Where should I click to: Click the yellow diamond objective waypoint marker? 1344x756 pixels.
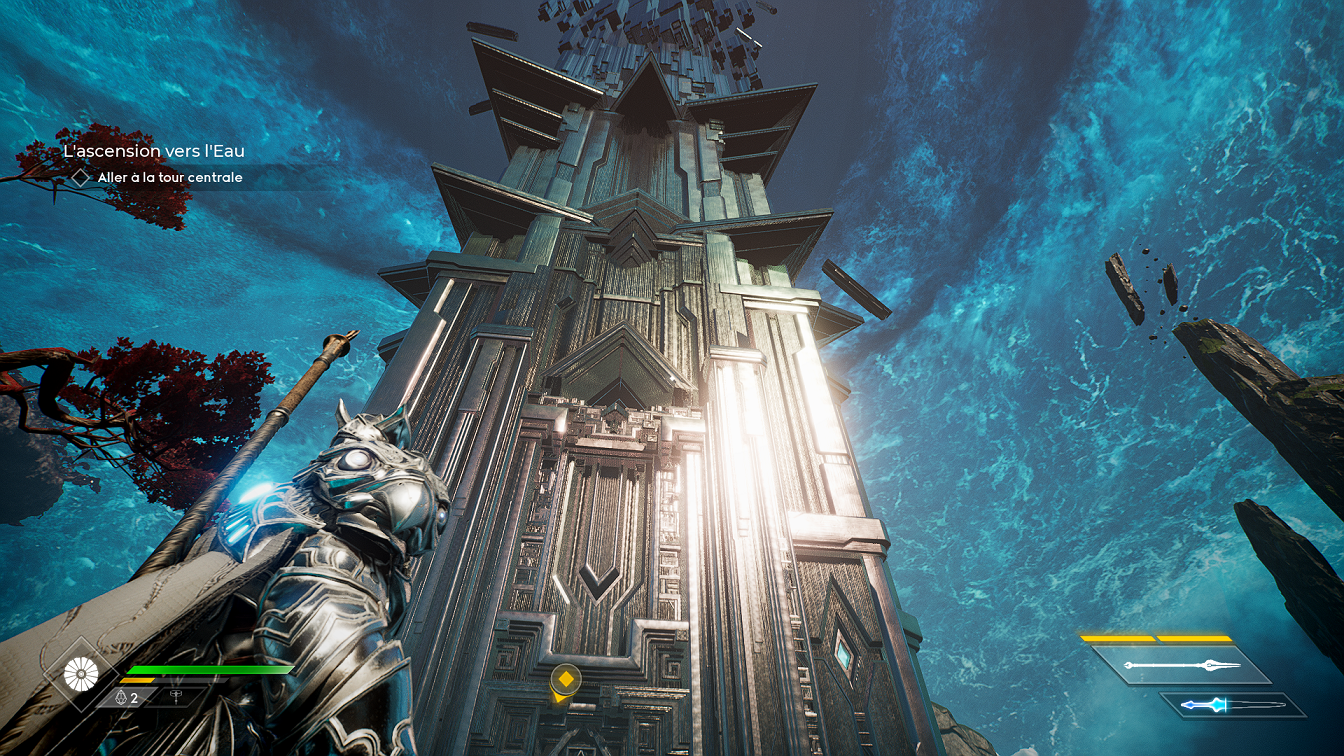tap(565, 680)
